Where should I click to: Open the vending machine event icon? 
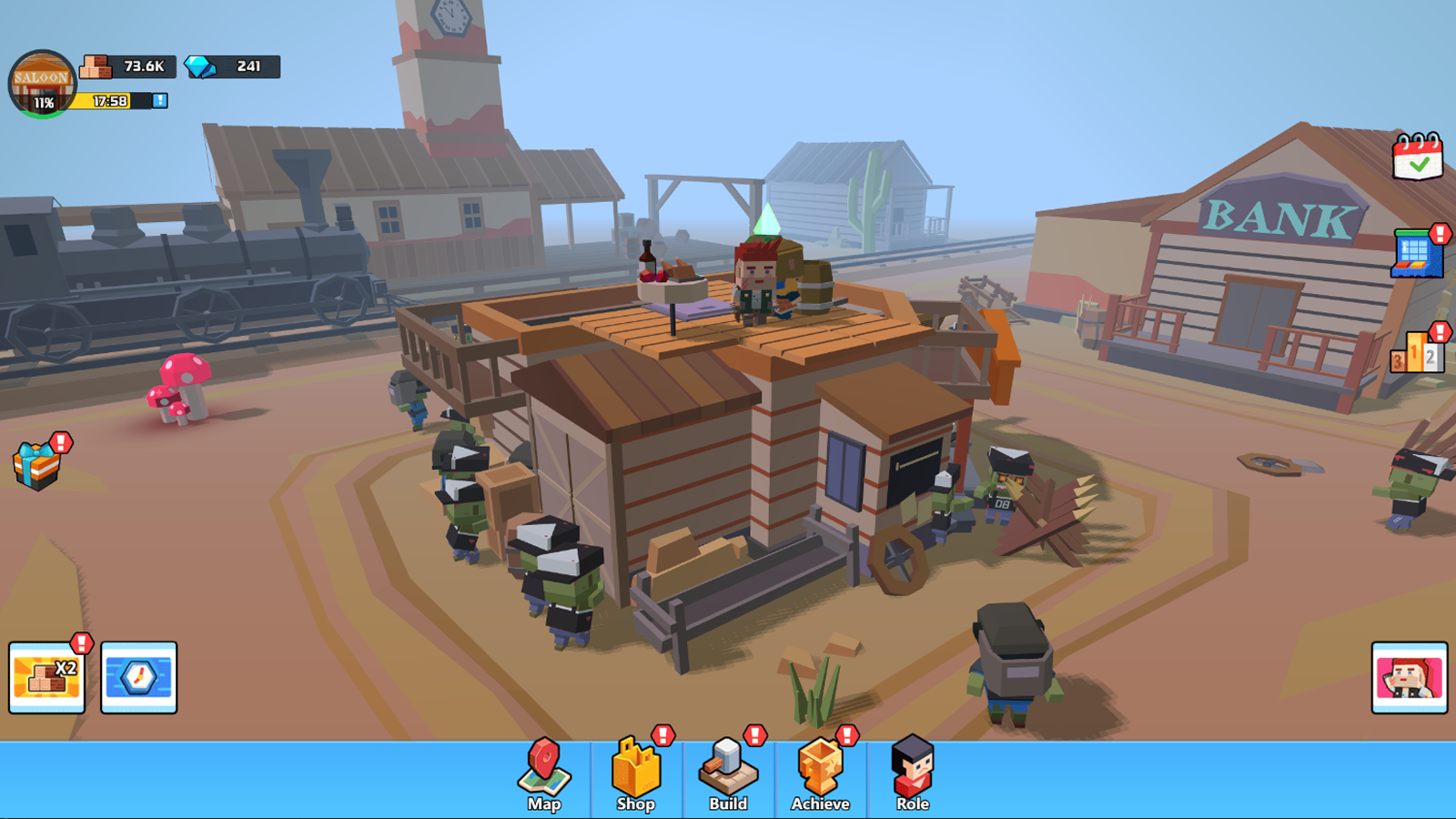1417,256
